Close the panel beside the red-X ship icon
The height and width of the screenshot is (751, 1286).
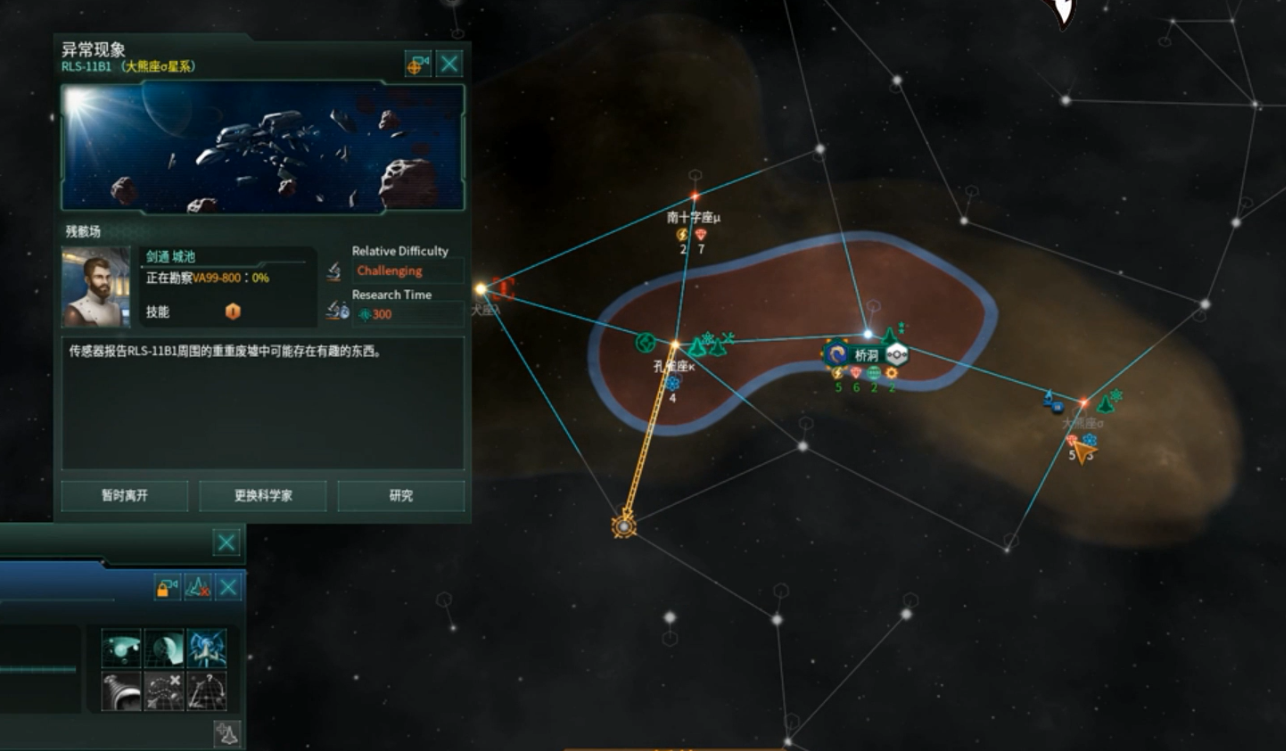click(x=229, y=587)
